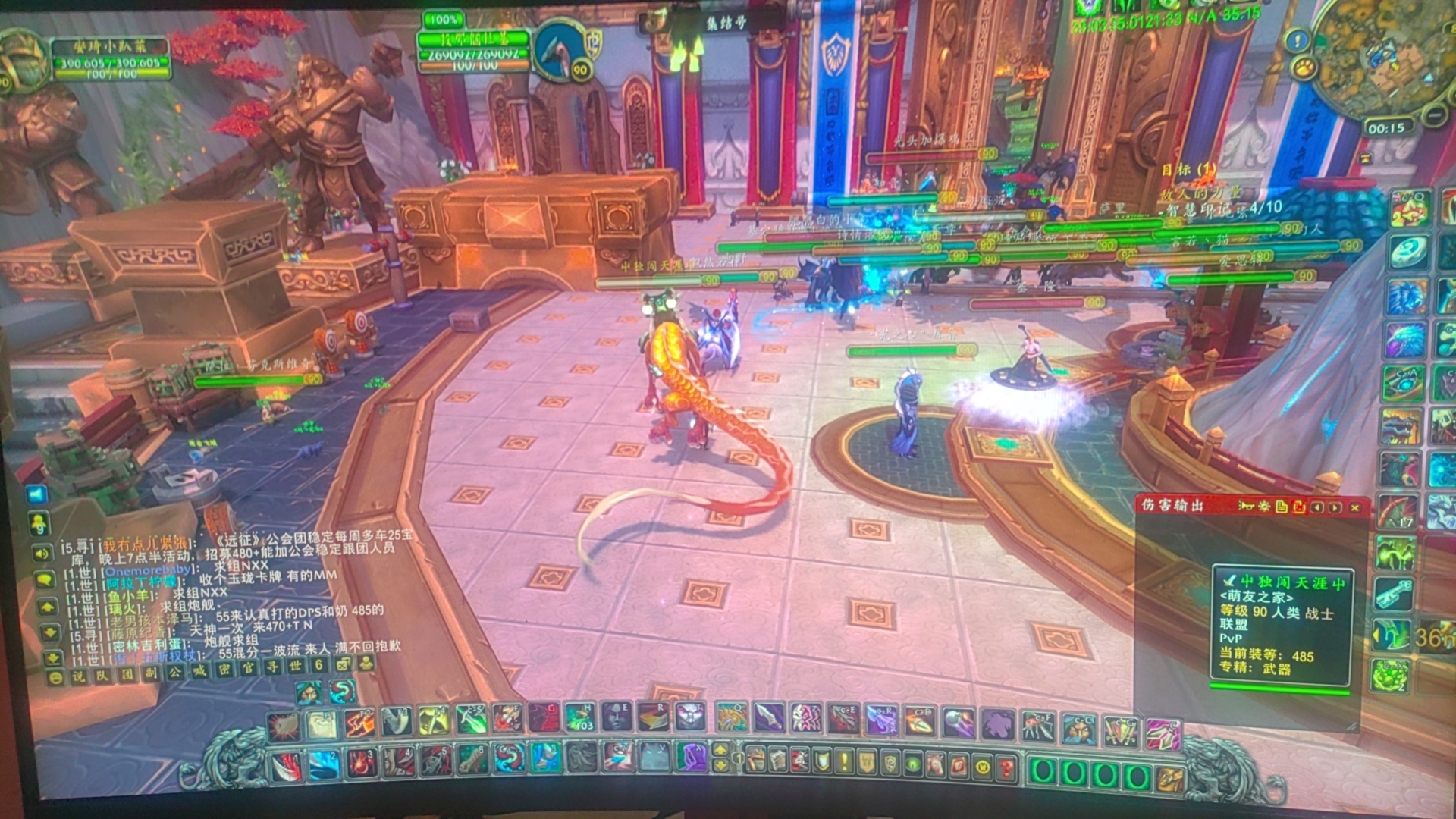Select the 说 (Say) chat channel button

click(x=77, y=676)
